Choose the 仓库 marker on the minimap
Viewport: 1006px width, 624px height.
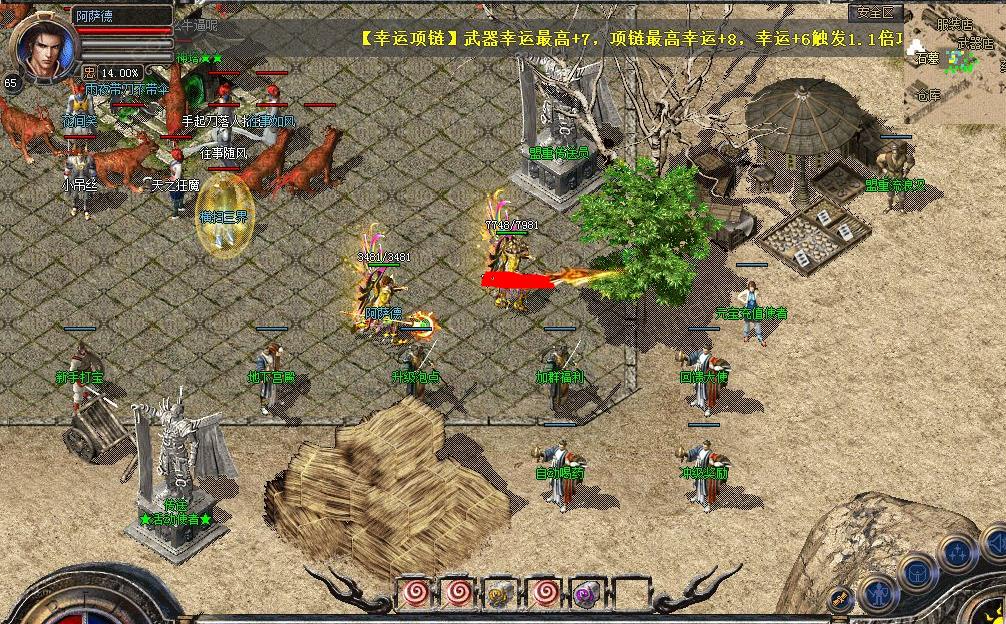coord(929,96)
